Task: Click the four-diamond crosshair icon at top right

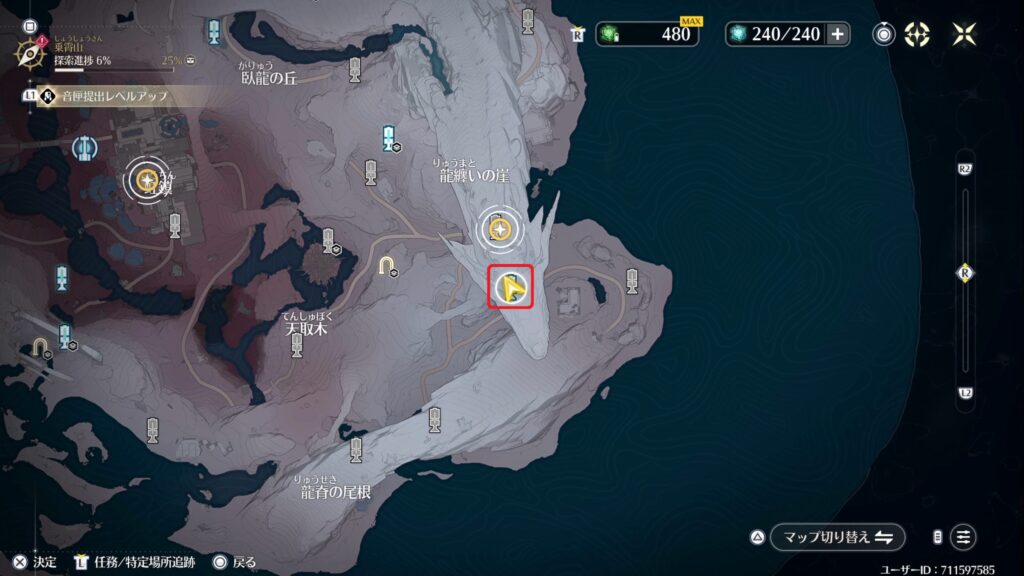Action: tap(916, 34)
